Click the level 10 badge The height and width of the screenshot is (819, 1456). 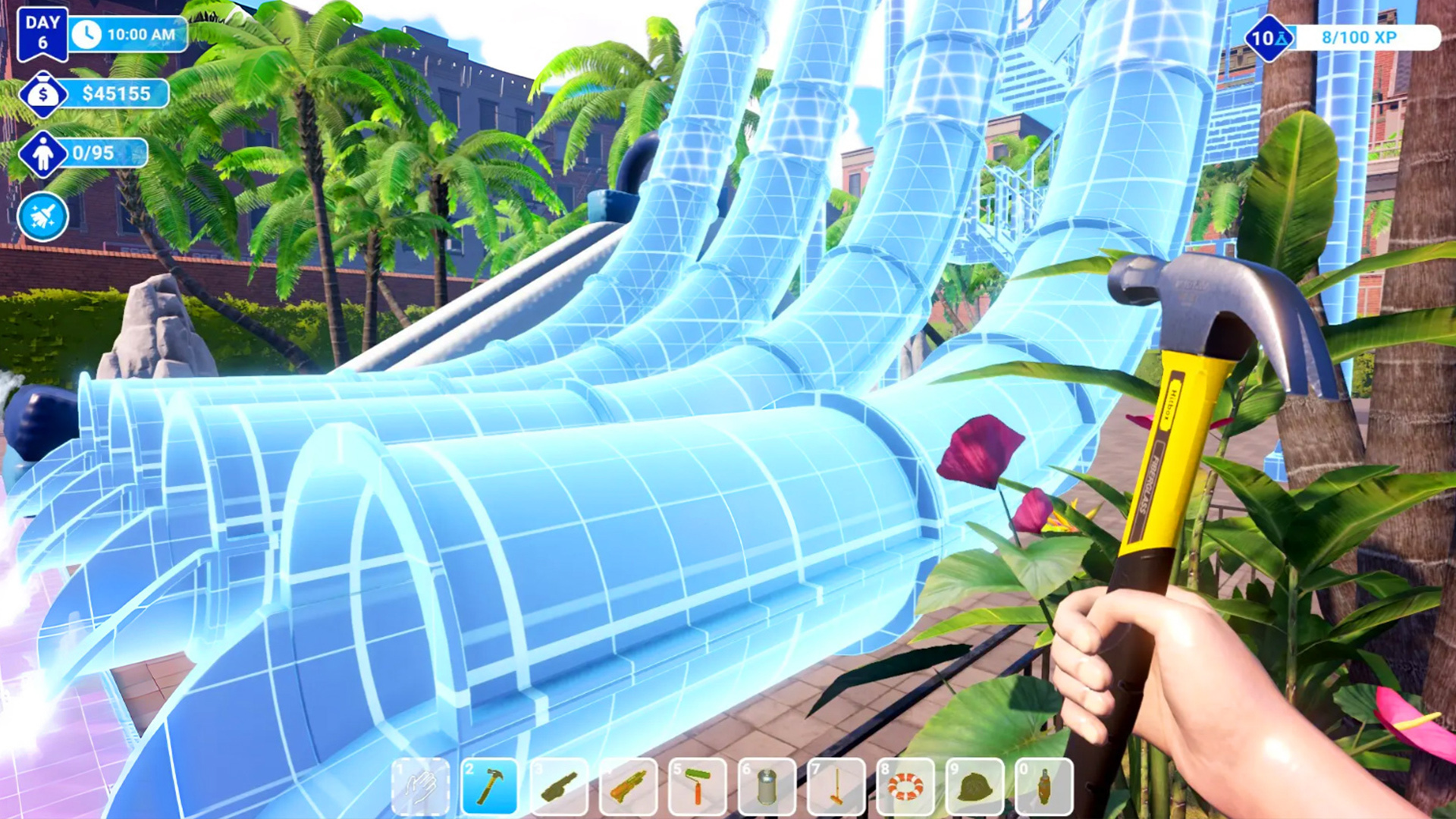[x=1268, y=37]
